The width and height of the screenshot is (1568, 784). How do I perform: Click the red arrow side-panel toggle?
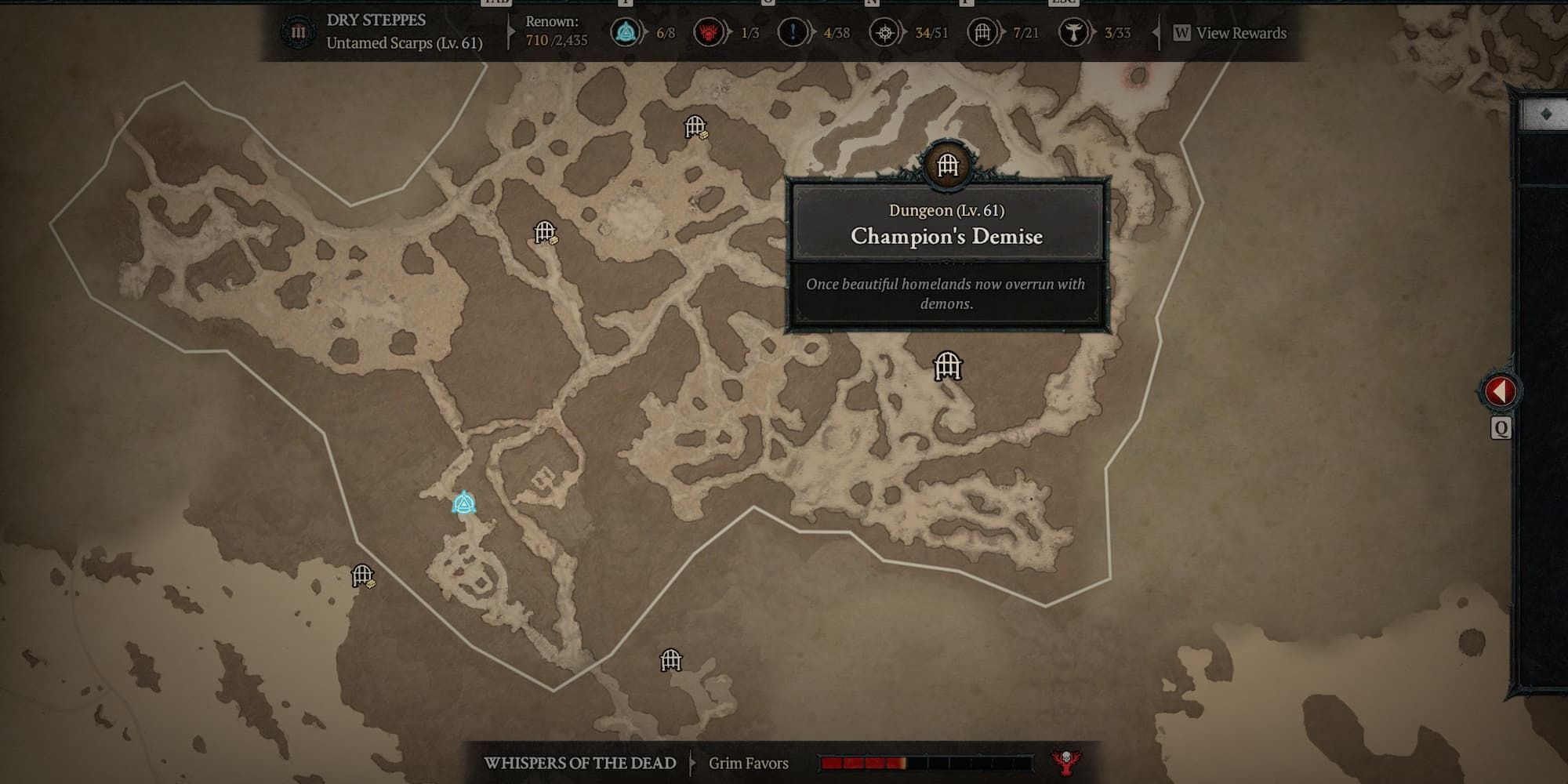click(x=1499, y=390)
